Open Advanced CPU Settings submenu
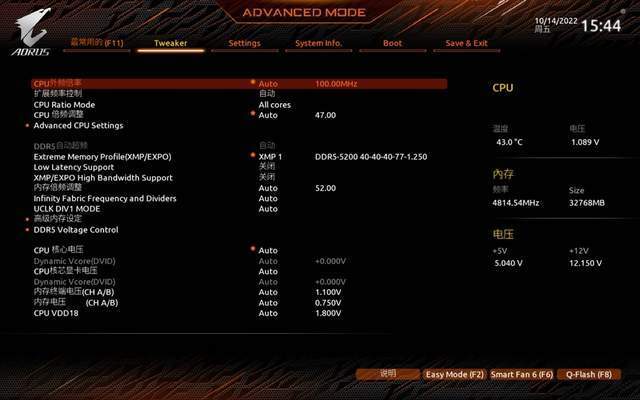The height and width of the screenshot is (400, 640). (x=78, y=126)
